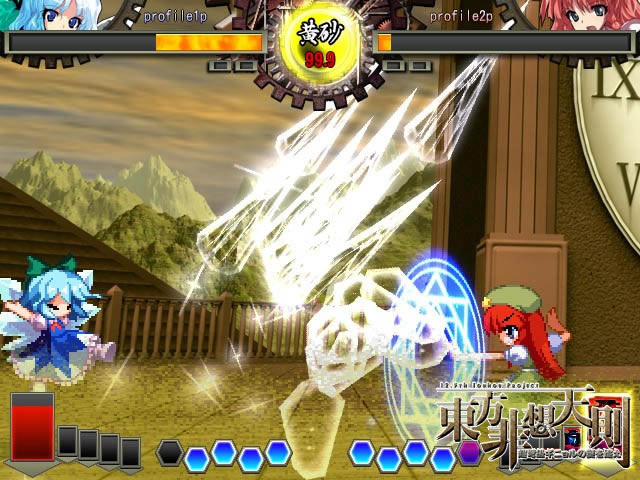Click the profile1p name label
The width and height of the screenshot is (640, 480).
click(174, 17)
